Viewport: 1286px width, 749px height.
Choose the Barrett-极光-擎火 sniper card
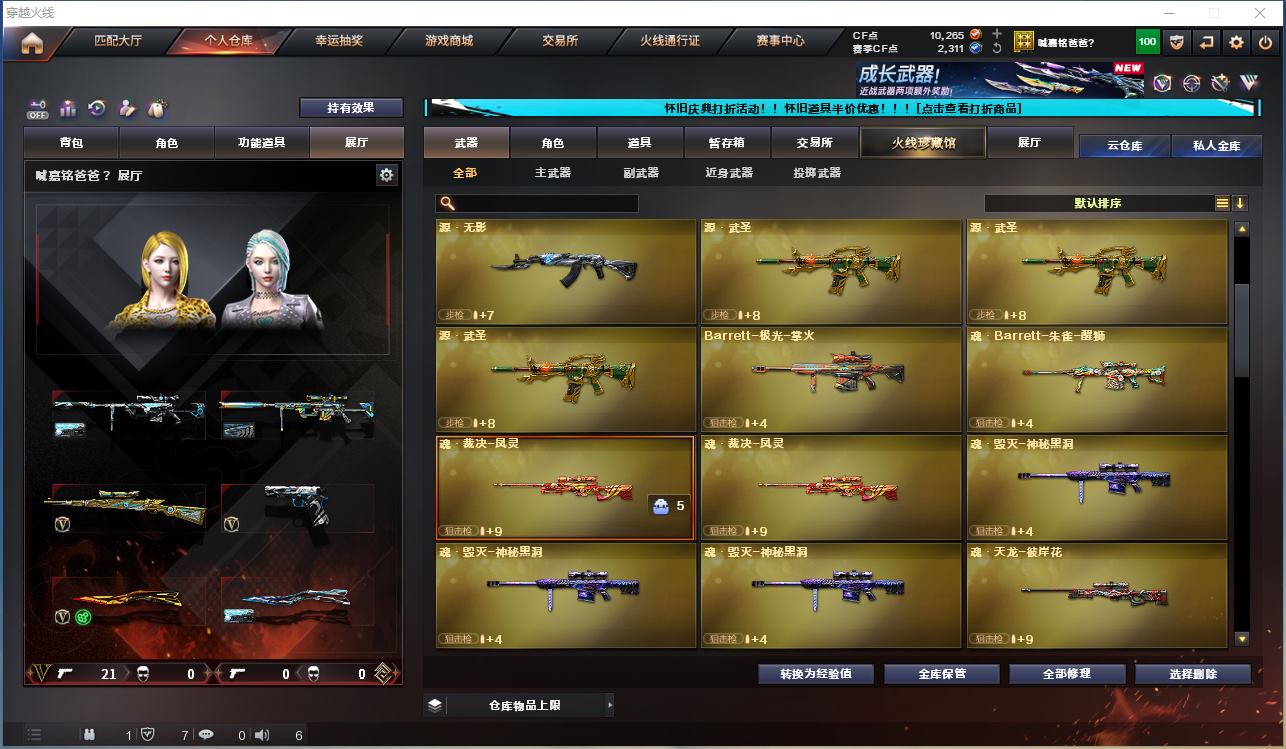pos(831,379)
